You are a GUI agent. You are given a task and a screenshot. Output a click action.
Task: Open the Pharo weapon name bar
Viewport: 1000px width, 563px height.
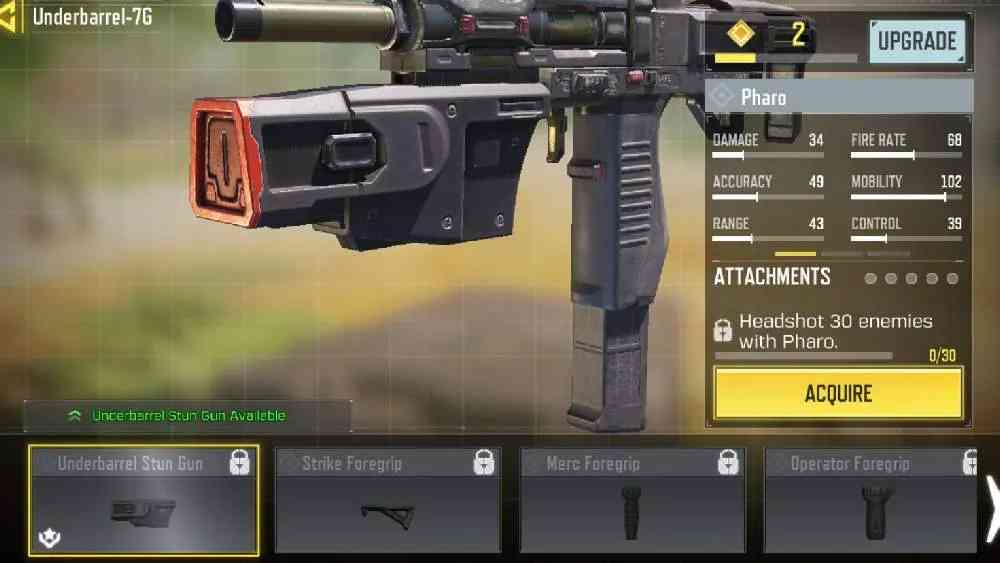coord(838,97)
